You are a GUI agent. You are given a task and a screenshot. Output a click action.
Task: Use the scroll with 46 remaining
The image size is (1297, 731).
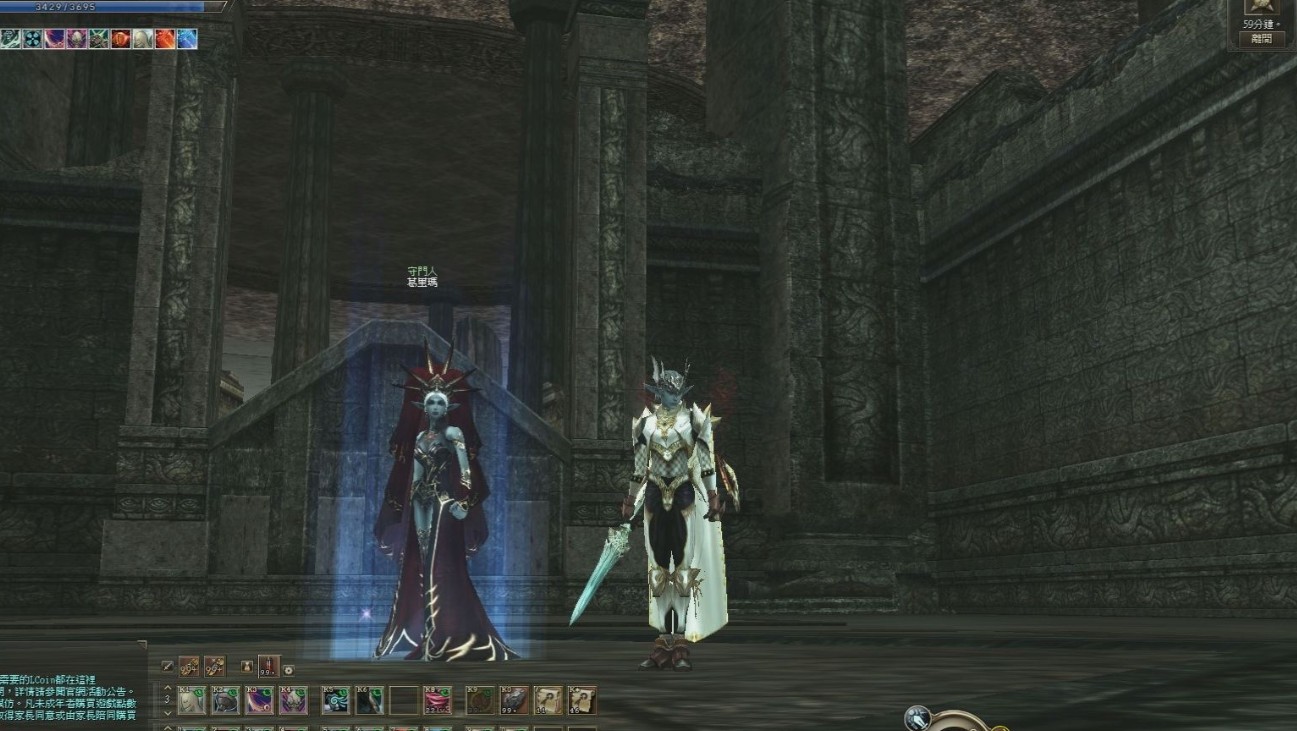[582, 700]
